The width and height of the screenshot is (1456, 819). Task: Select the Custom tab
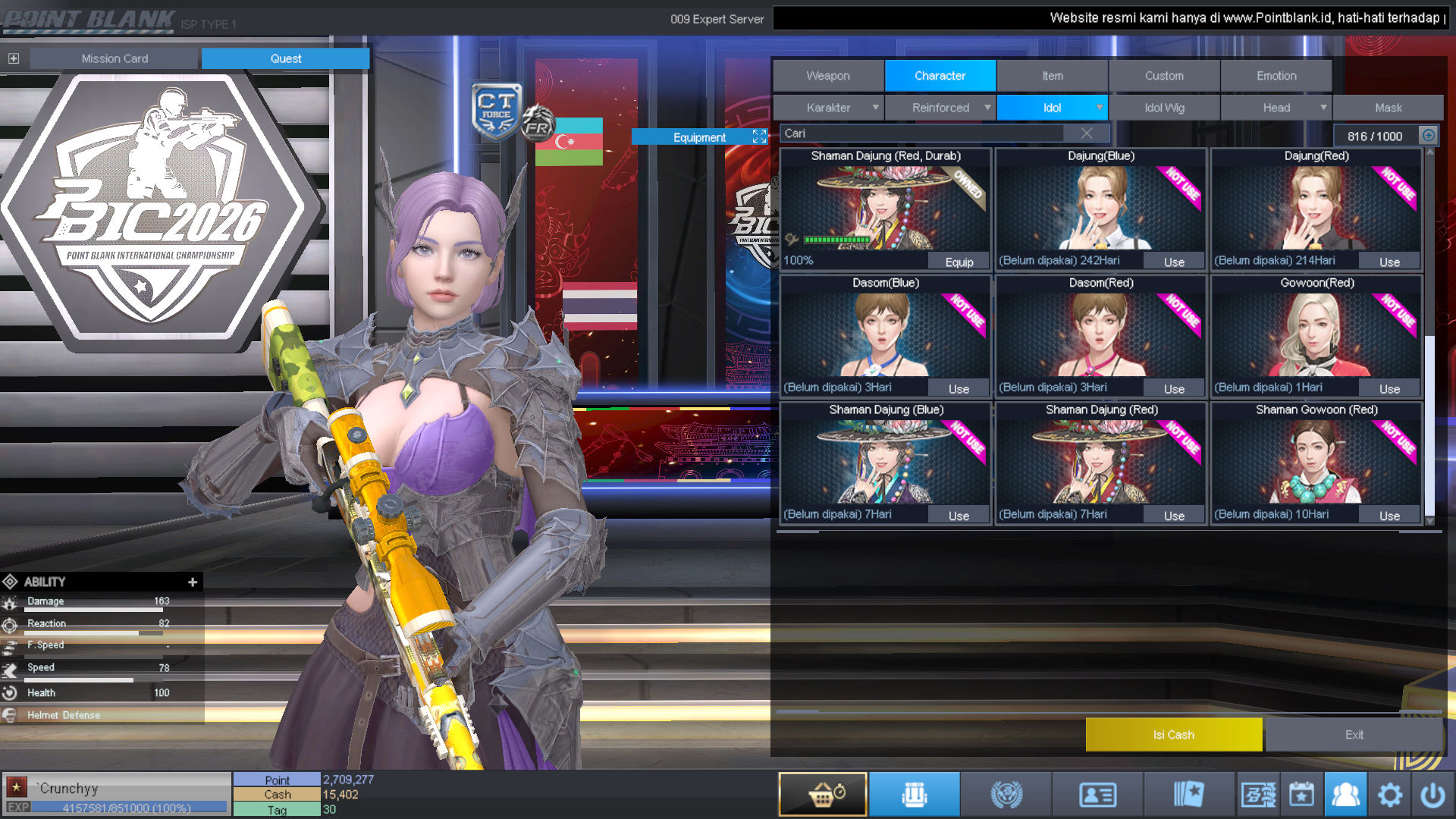point(1164,76)
